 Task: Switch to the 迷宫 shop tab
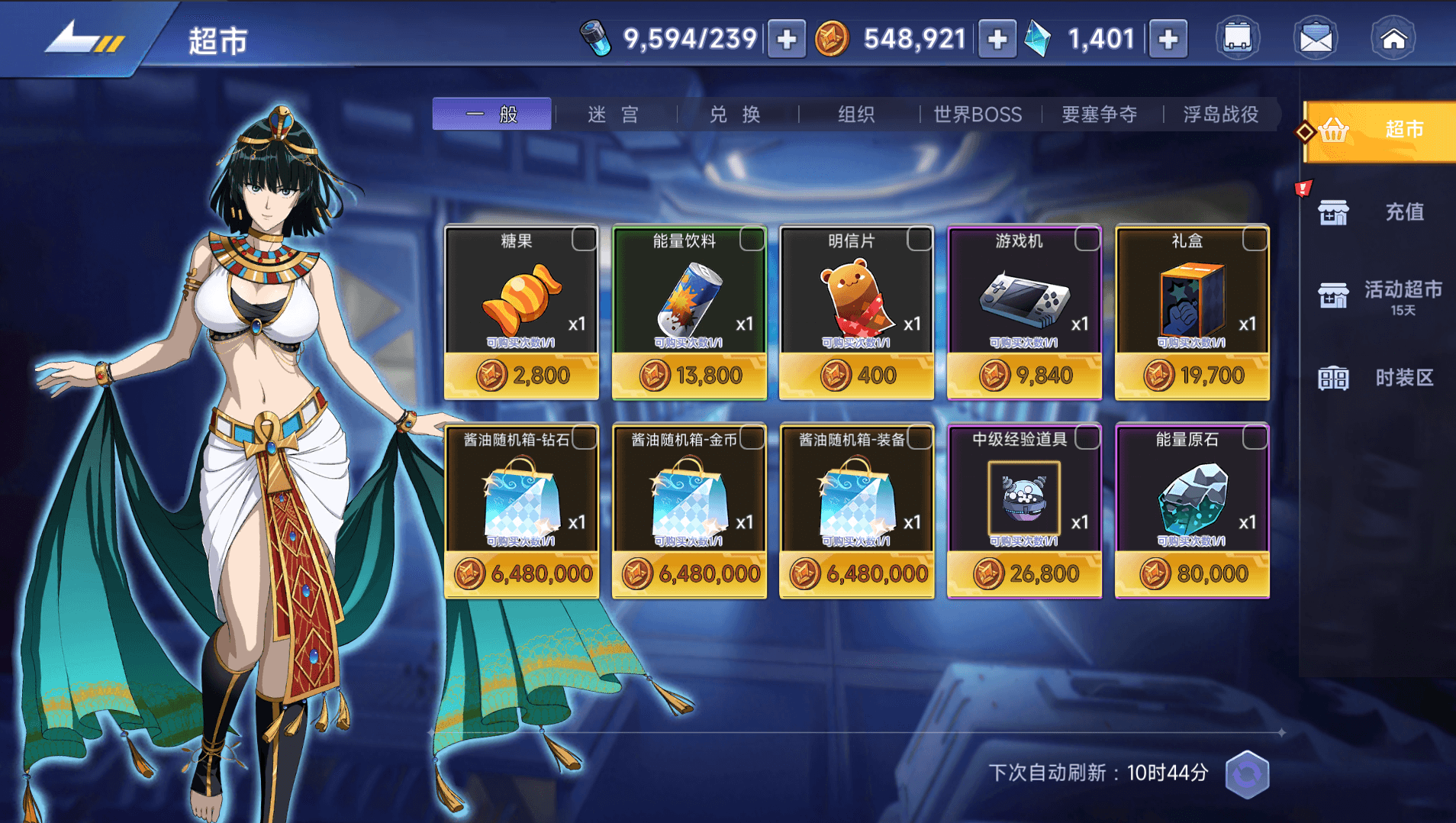[613, 115]
